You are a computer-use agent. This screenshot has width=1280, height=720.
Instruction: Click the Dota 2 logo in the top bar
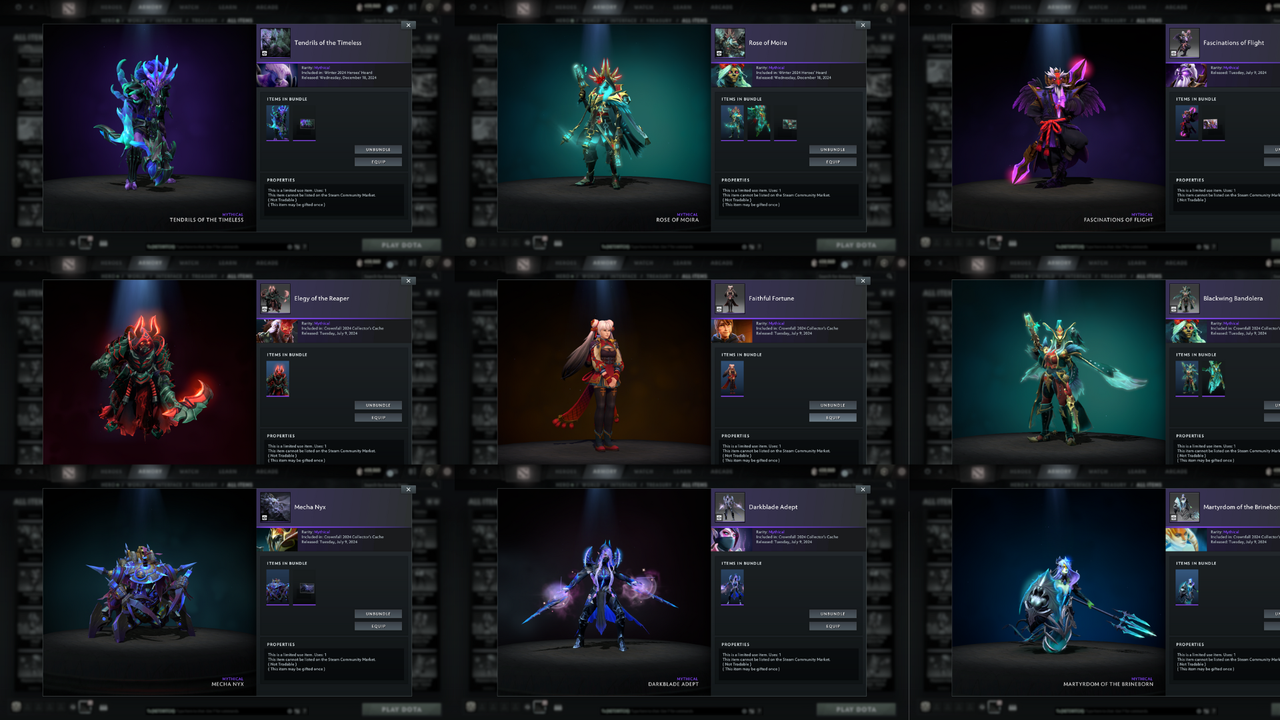[x=69, y=8]
